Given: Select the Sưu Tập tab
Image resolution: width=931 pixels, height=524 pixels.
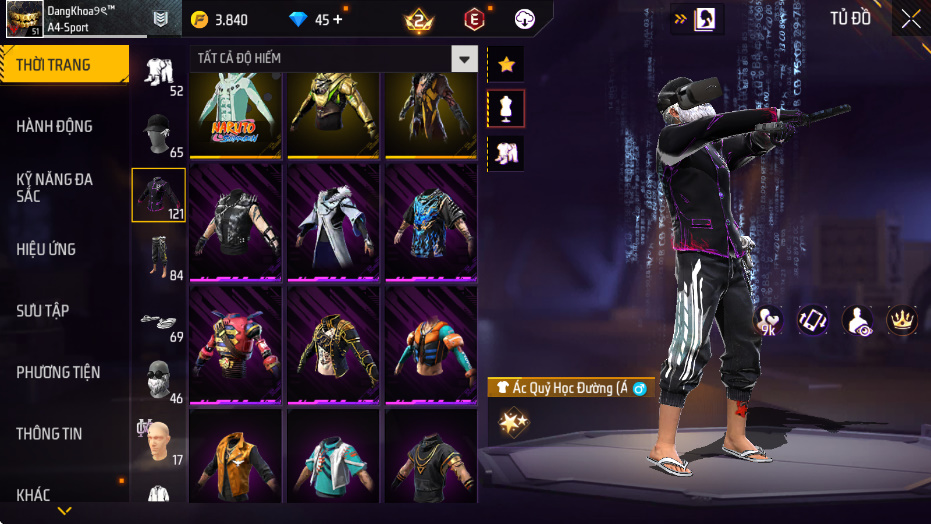Looking at the screenshot, I should tap(43, 311).
